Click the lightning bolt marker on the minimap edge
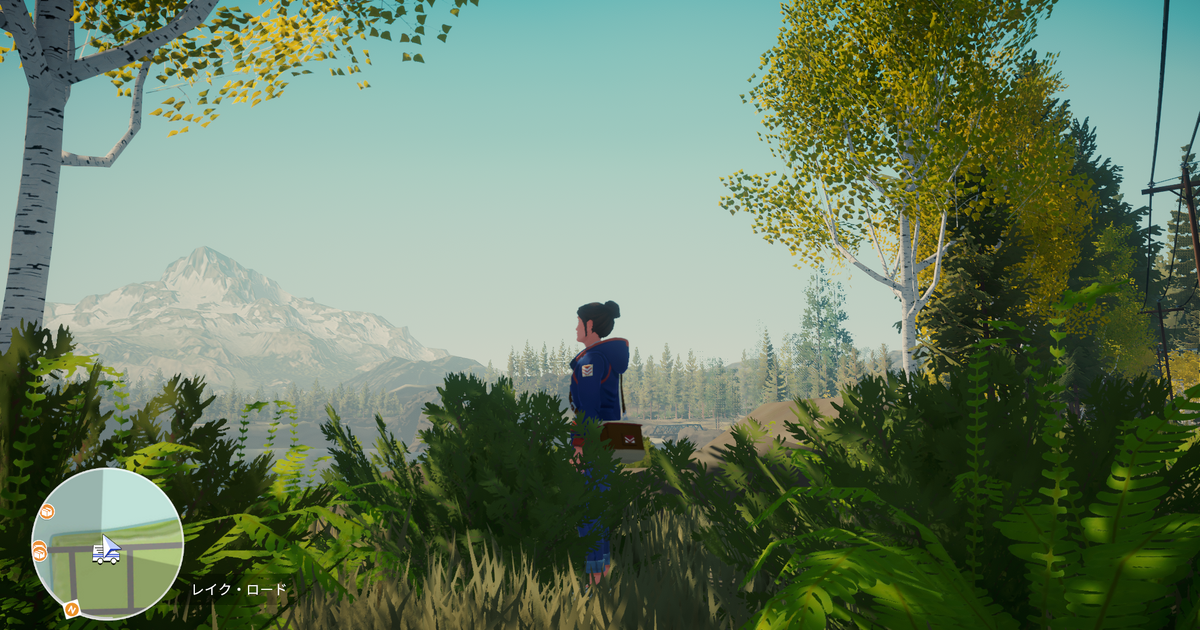This screenshot has width=1200, height=630. pyautogui.click(x=72, y=607)
